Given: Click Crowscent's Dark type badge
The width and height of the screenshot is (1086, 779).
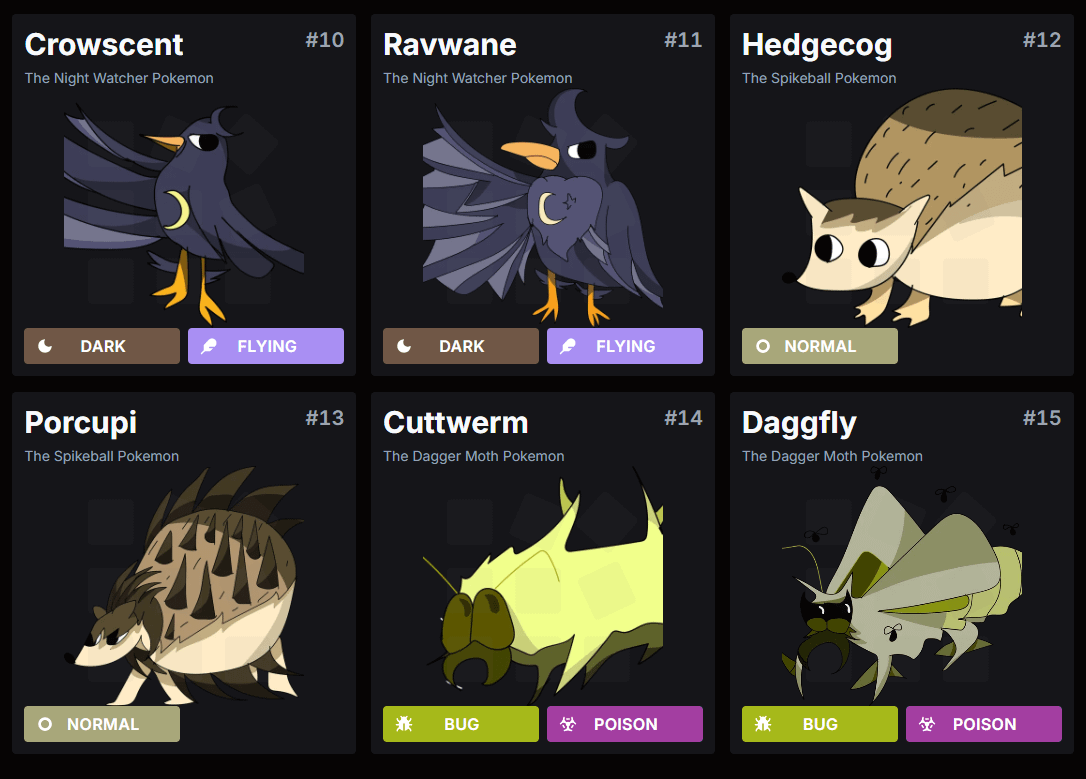Looking at the screenshot, I should [x=102, y=346].
